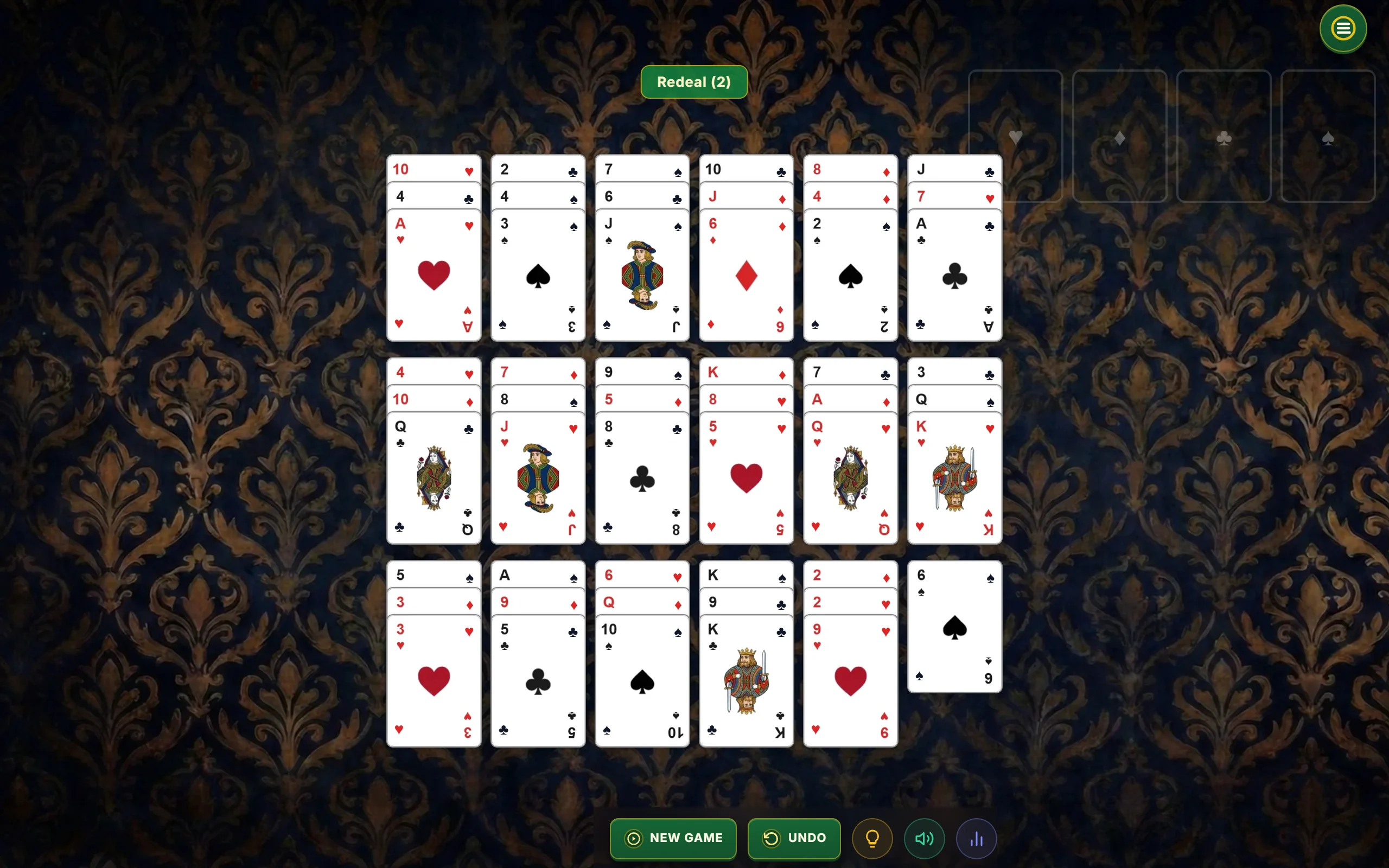Choose the Jack of Spades card
1389x868 pixels.
pyautogui.click(x=642, y=276)
